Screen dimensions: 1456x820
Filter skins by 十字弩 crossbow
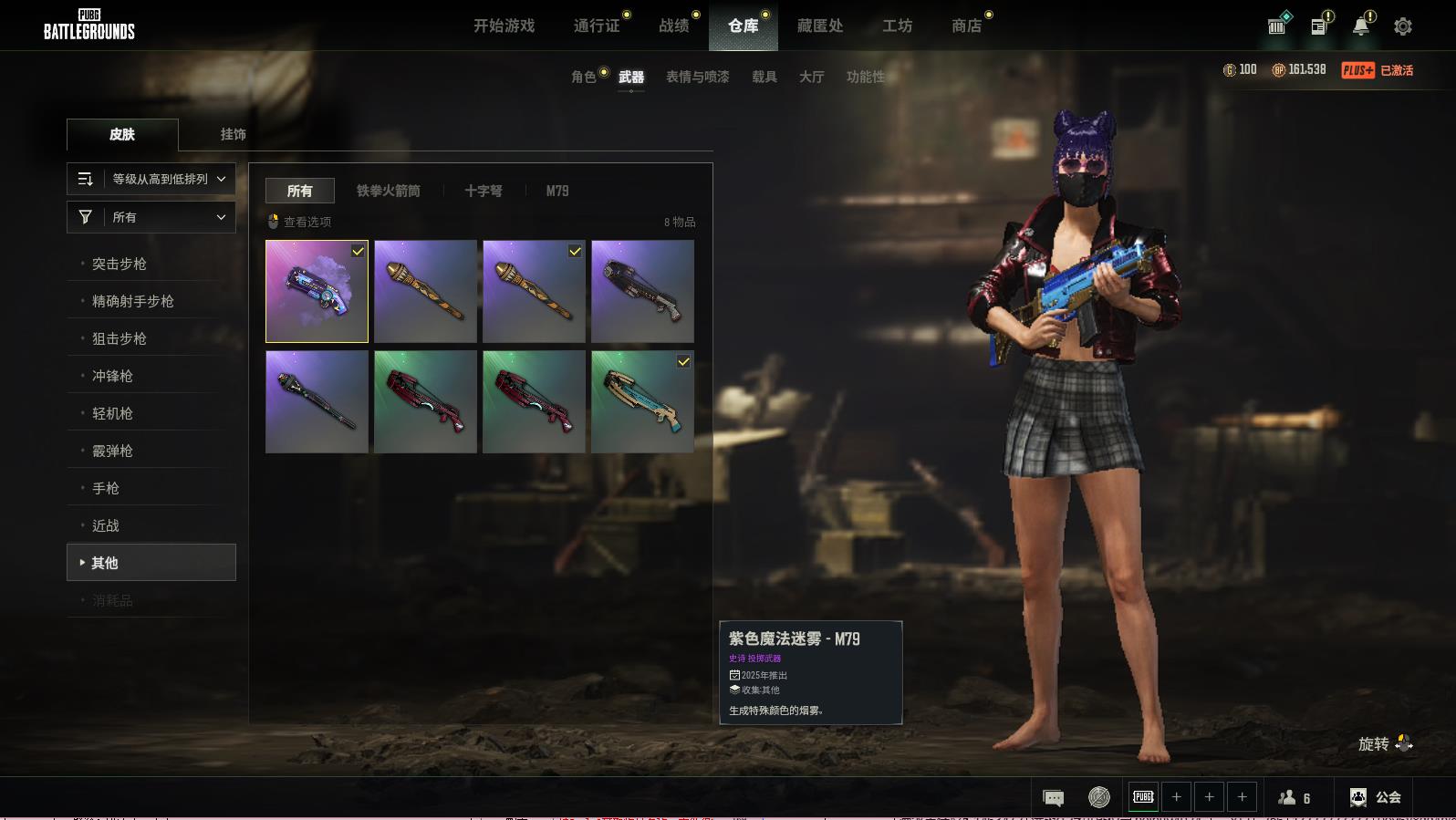(483, 191)
